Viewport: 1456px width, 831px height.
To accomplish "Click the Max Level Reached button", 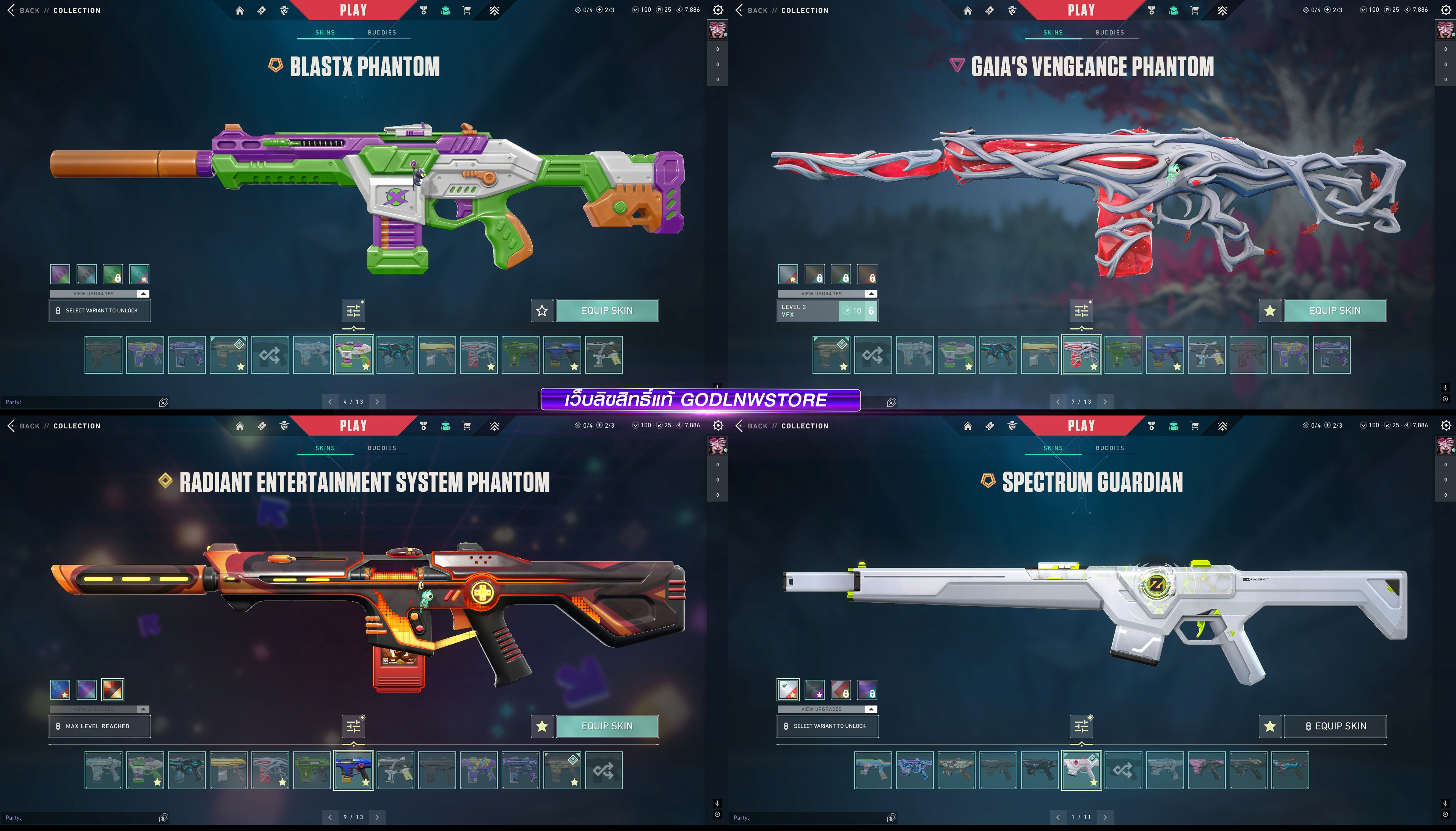I will pos(99,726).
